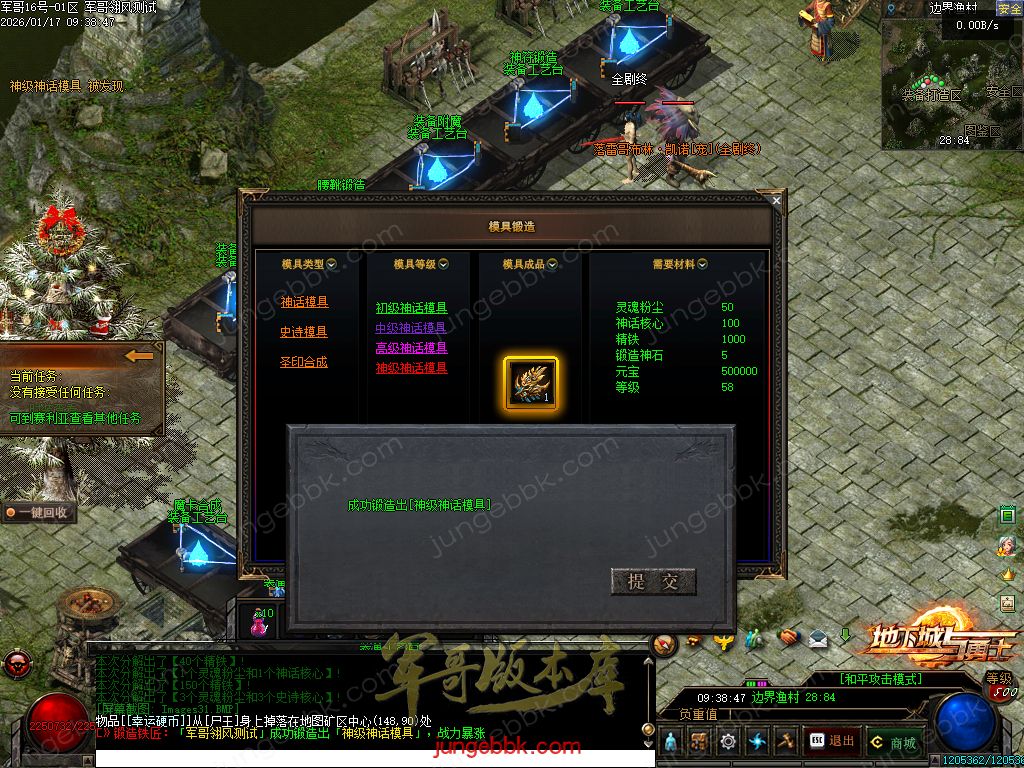Open the character silhouette icon

tap(672, 742)
